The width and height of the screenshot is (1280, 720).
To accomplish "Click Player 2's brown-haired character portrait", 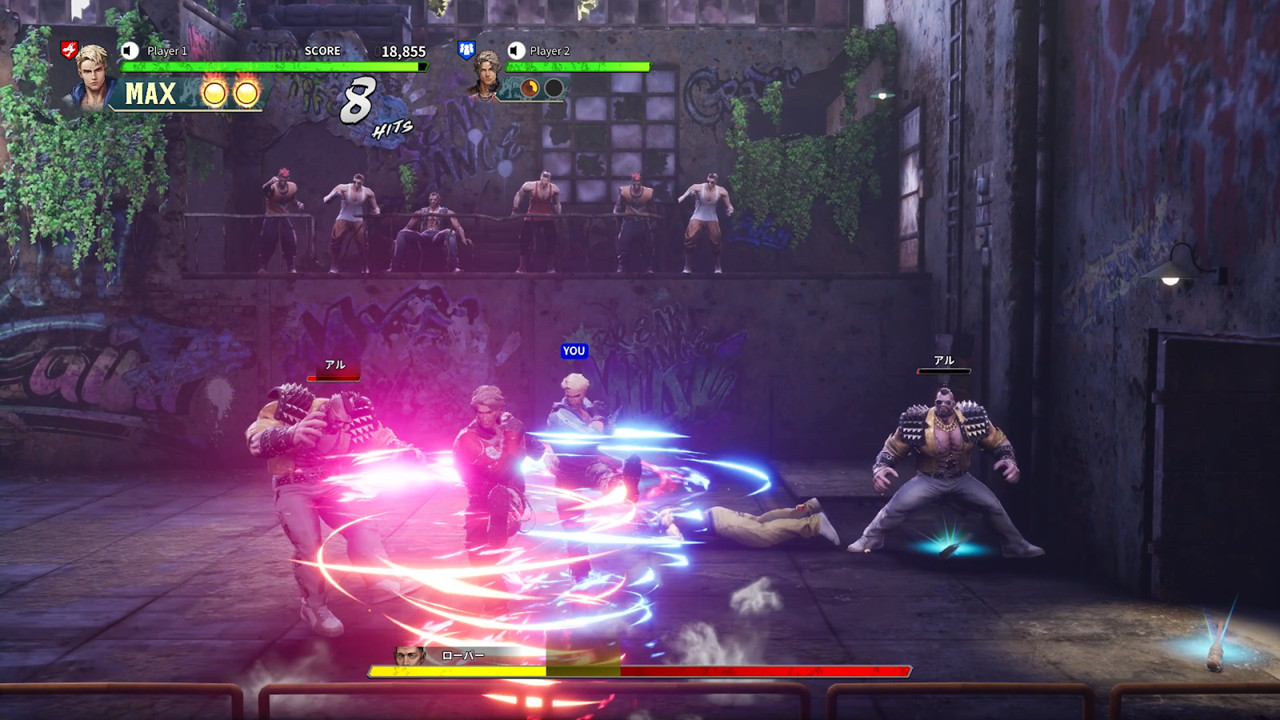I will (x=487, y=74).
